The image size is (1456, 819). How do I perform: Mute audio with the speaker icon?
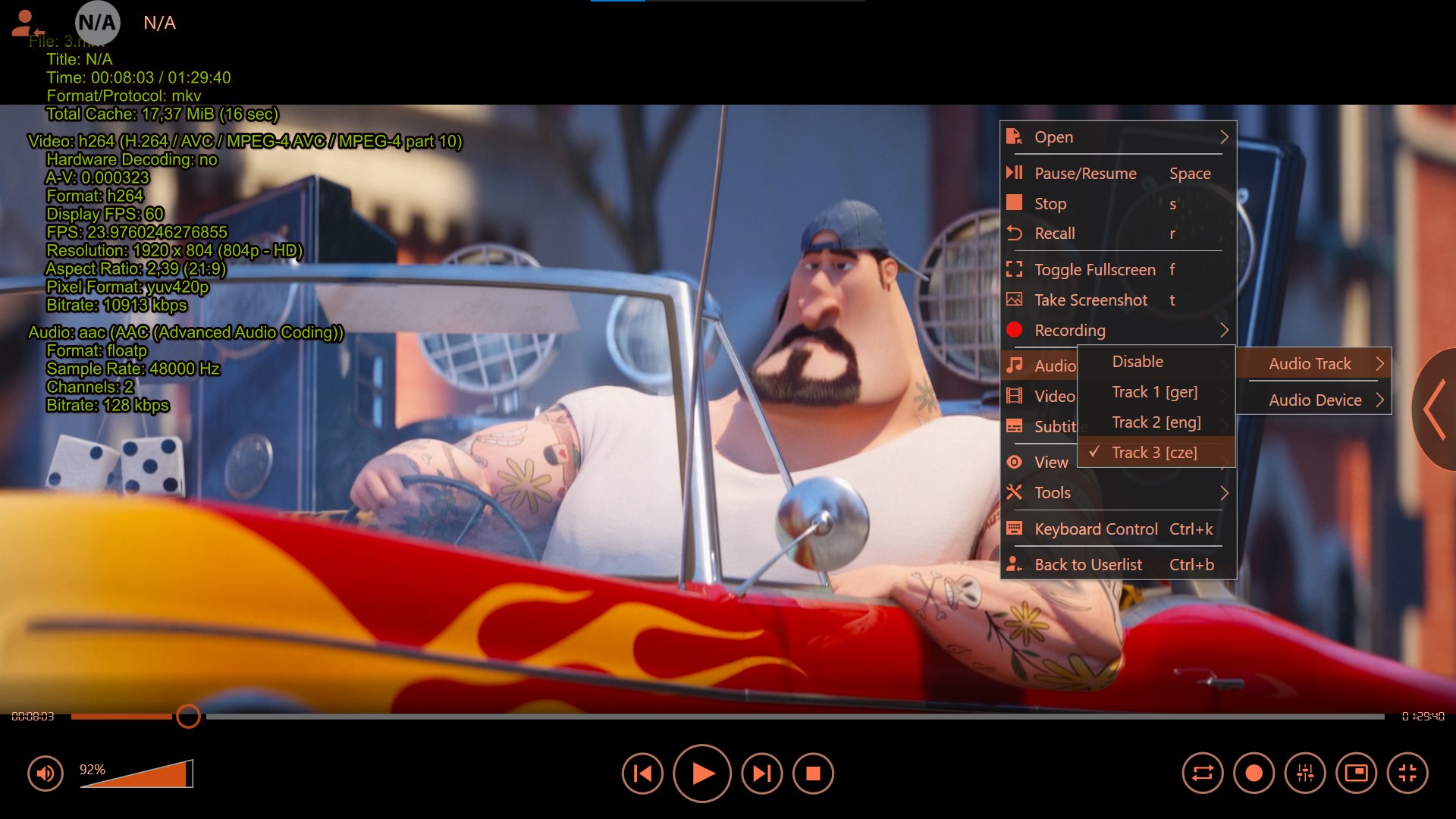click(45, 773)
